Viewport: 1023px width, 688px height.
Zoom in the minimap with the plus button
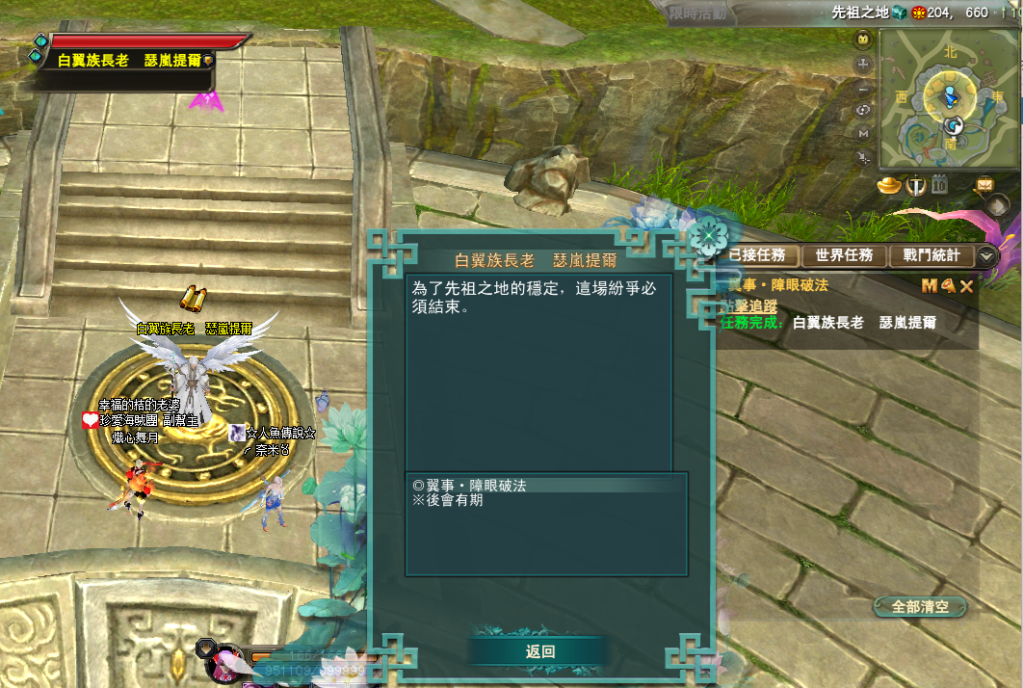coord(864,64)
